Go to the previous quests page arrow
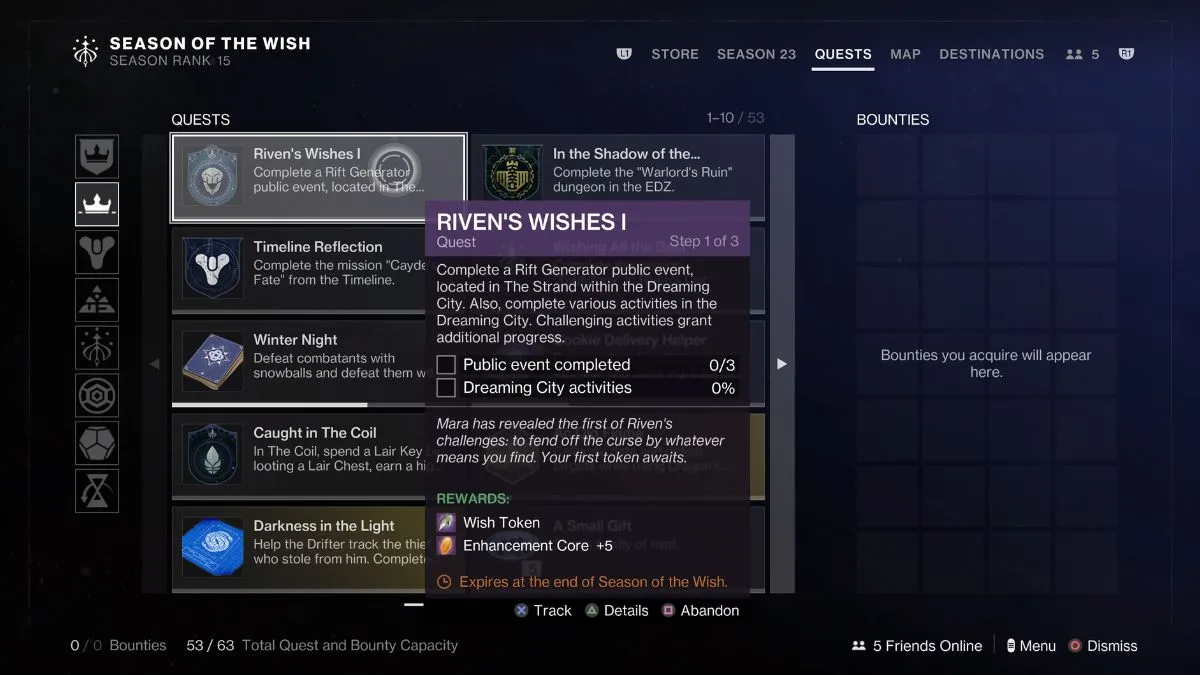The height and width of the screenshot is (675, 1200). 154,364
